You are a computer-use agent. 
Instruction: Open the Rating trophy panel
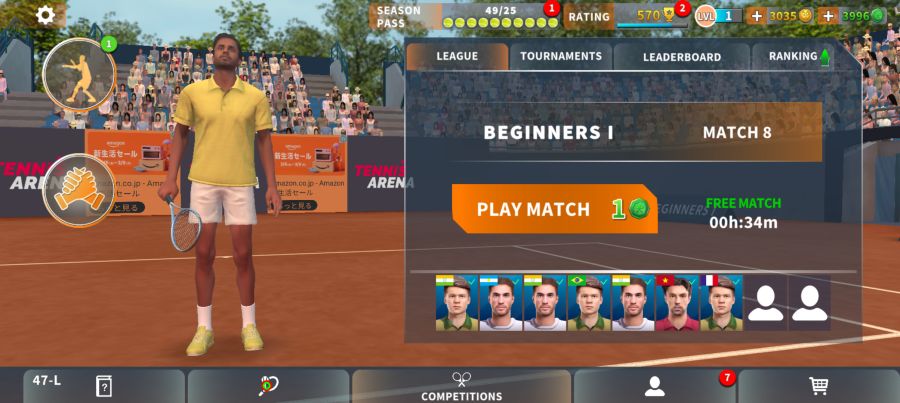[626, 16]
